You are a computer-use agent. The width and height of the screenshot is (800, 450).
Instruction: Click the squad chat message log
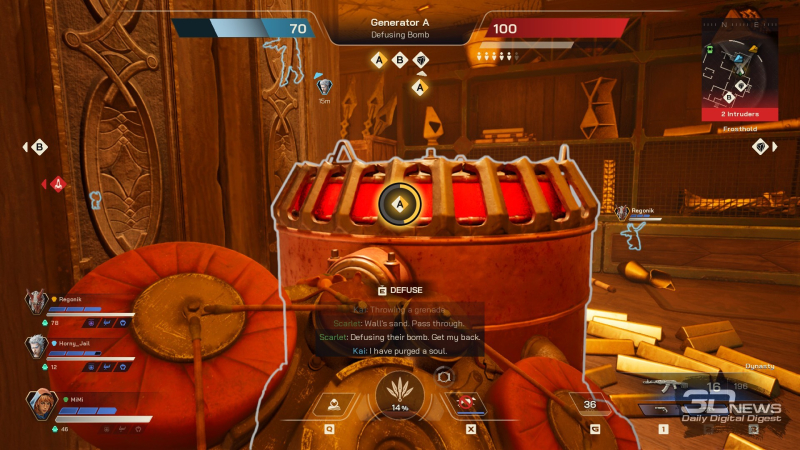coord(400,329)
